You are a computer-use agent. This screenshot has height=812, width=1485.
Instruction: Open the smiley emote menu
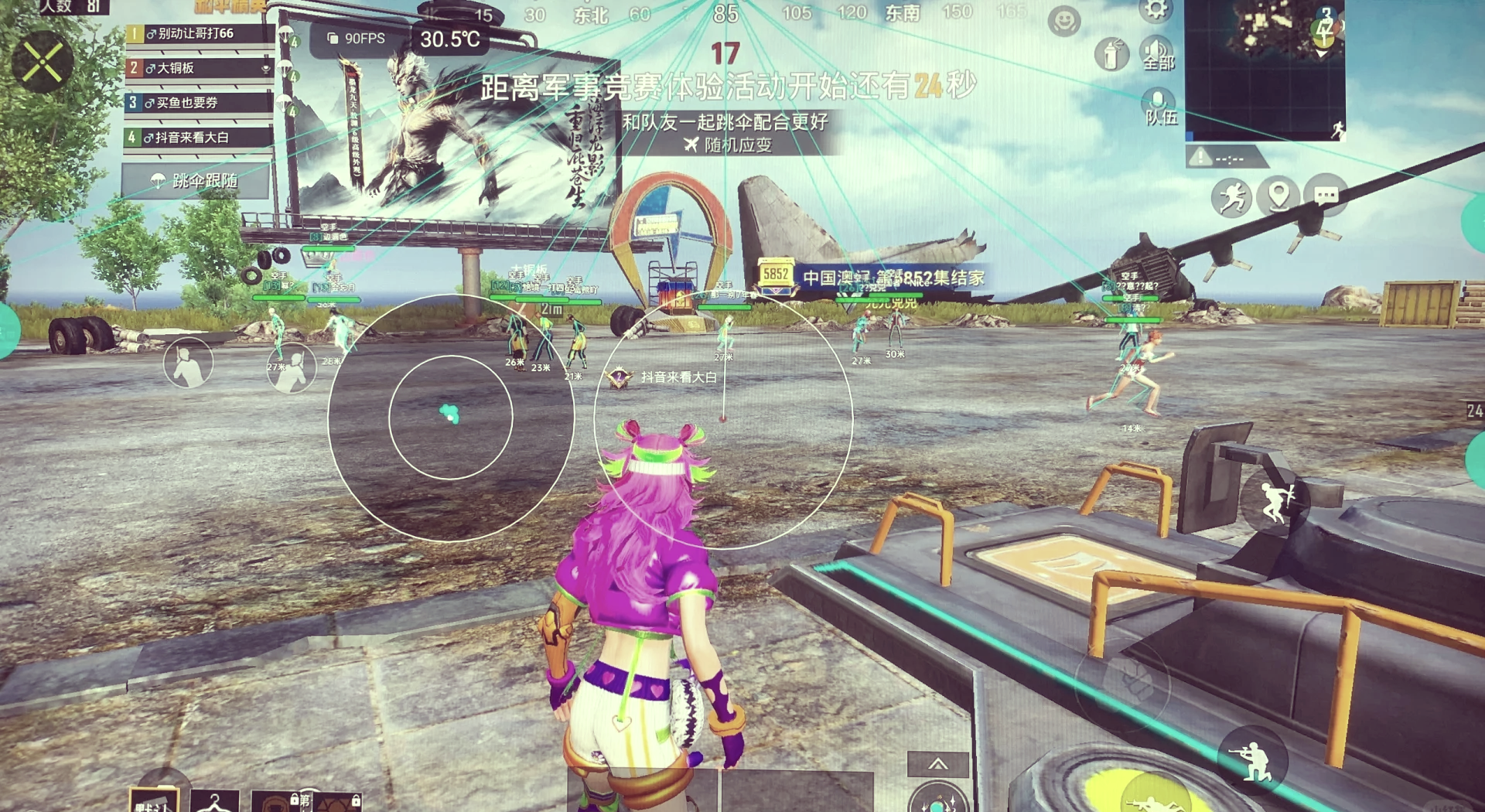click(1064, 21)
